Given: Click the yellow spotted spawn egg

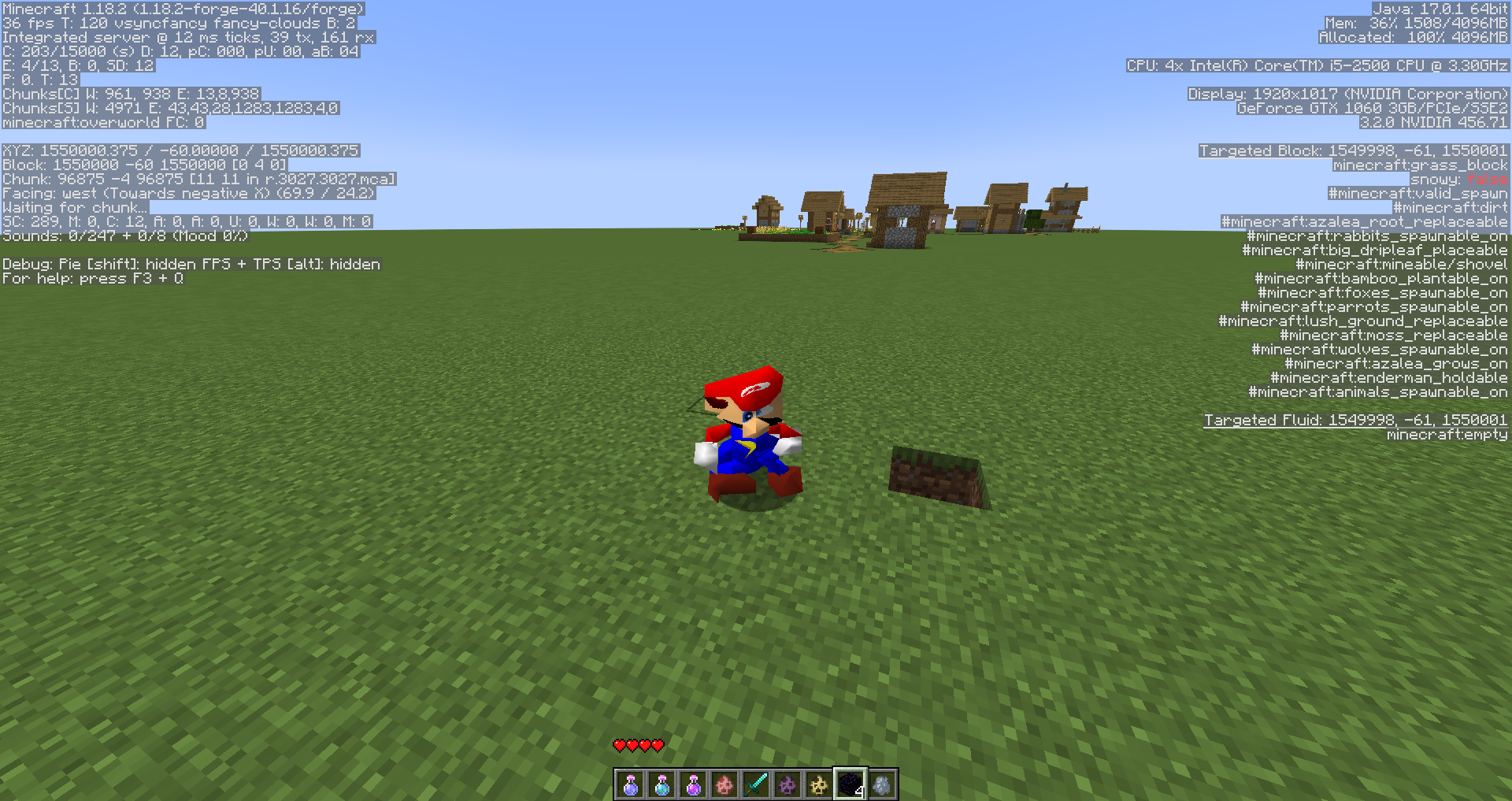Looking at the screenshot, I should point(818,783).
